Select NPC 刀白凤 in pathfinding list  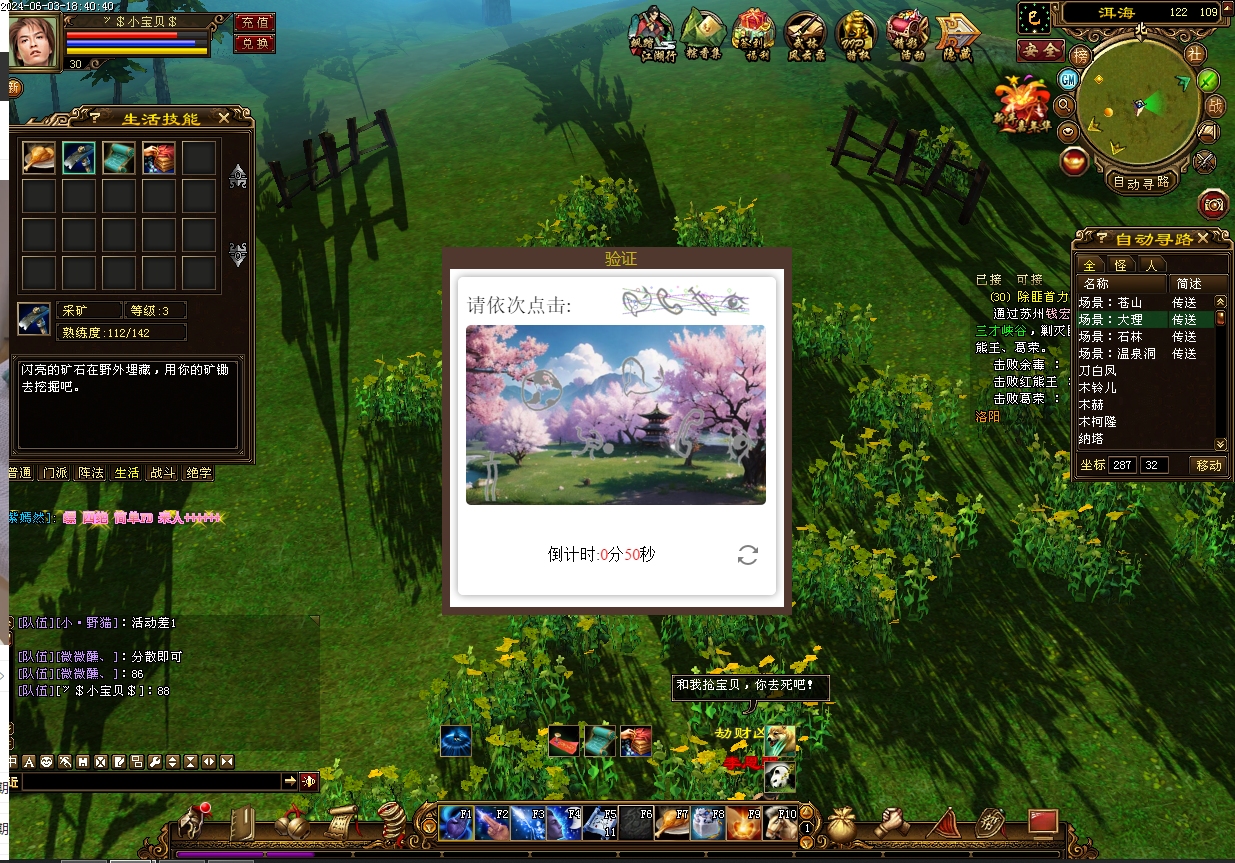(1098, 370)
